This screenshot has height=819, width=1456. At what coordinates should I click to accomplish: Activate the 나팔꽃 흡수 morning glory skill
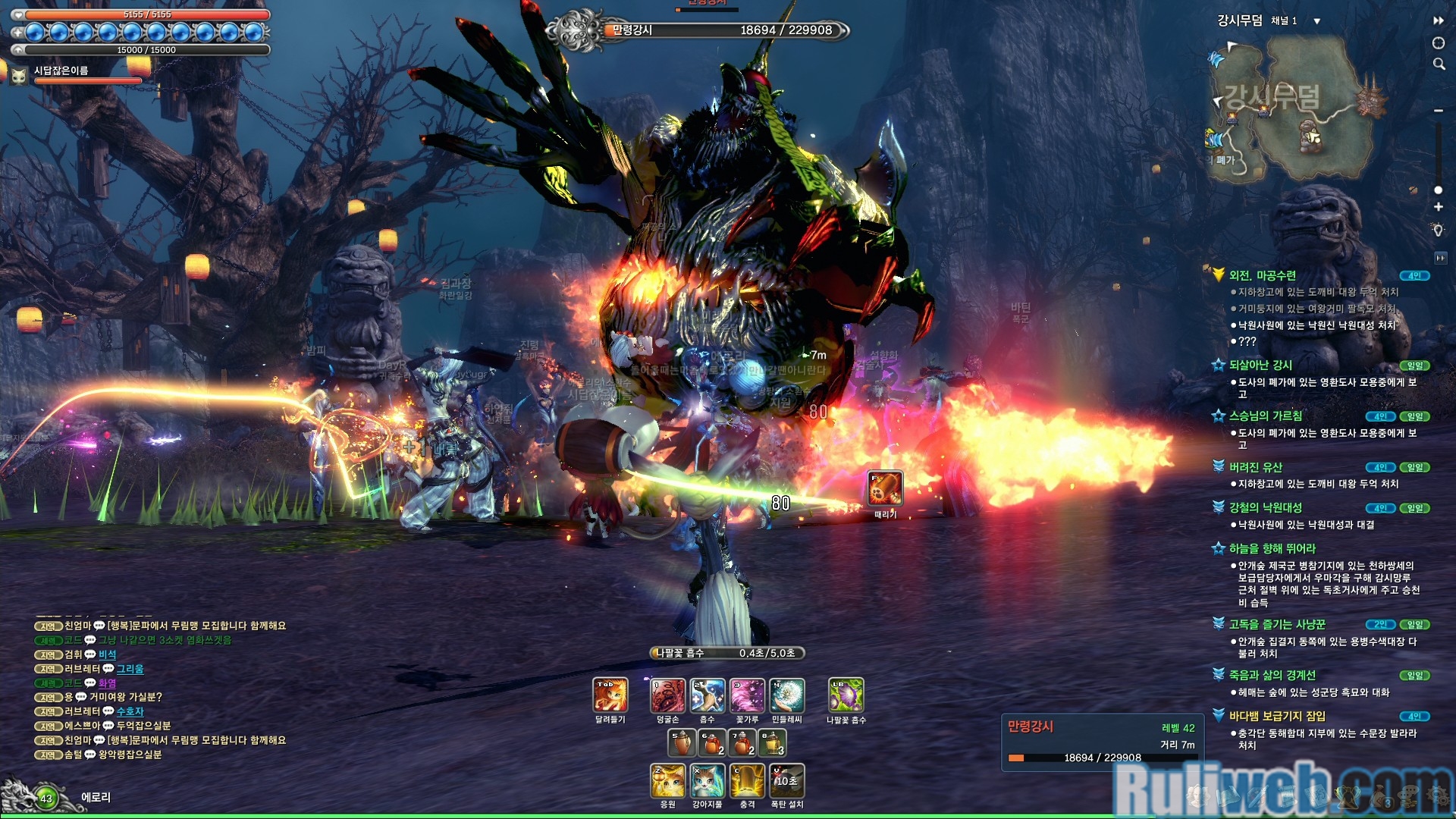click(846, 695)
